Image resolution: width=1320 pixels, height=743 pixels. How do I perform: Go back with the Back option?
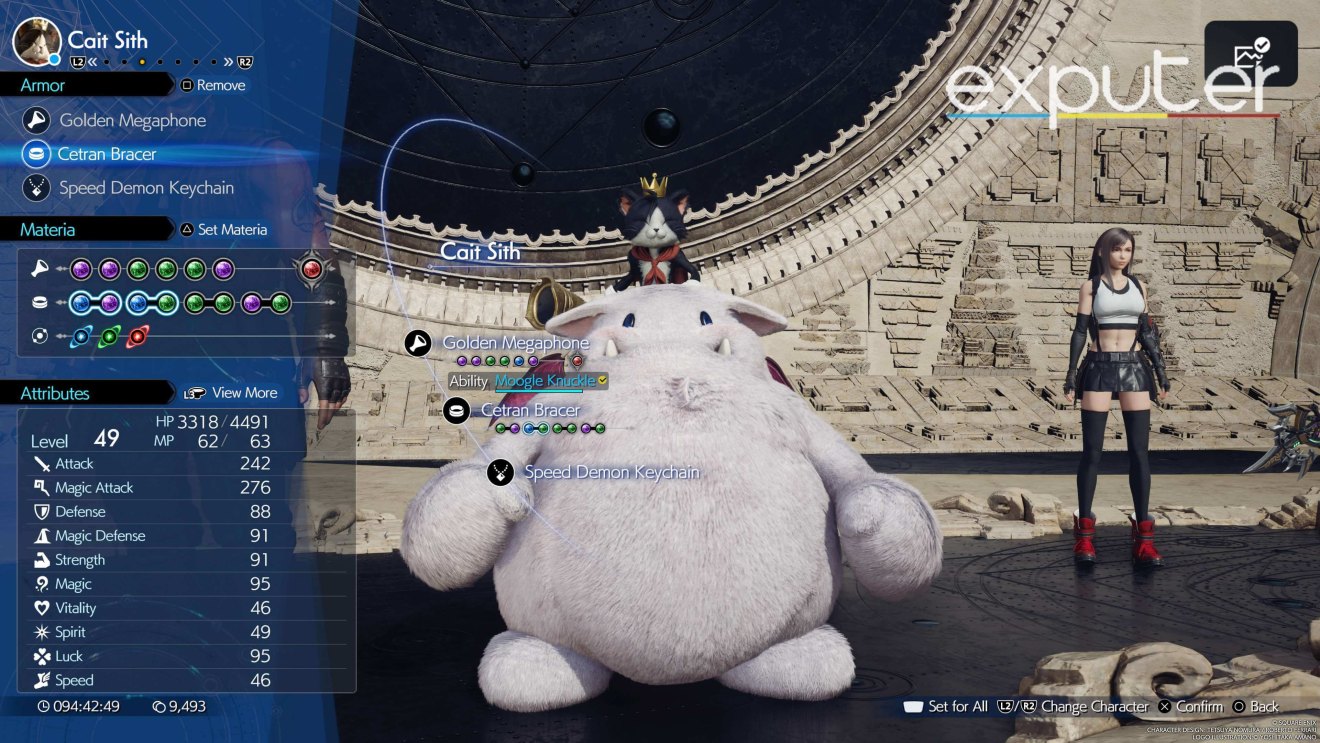[x=1256, y=706]
